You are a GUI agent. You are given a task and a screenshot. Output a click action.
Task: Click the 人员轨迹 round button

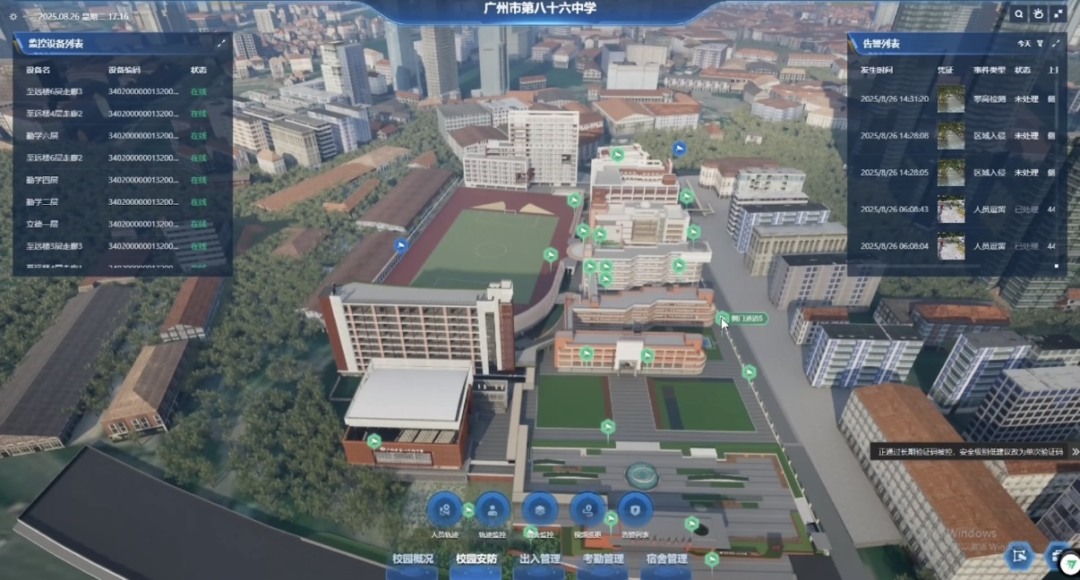(x=444, y=510)
